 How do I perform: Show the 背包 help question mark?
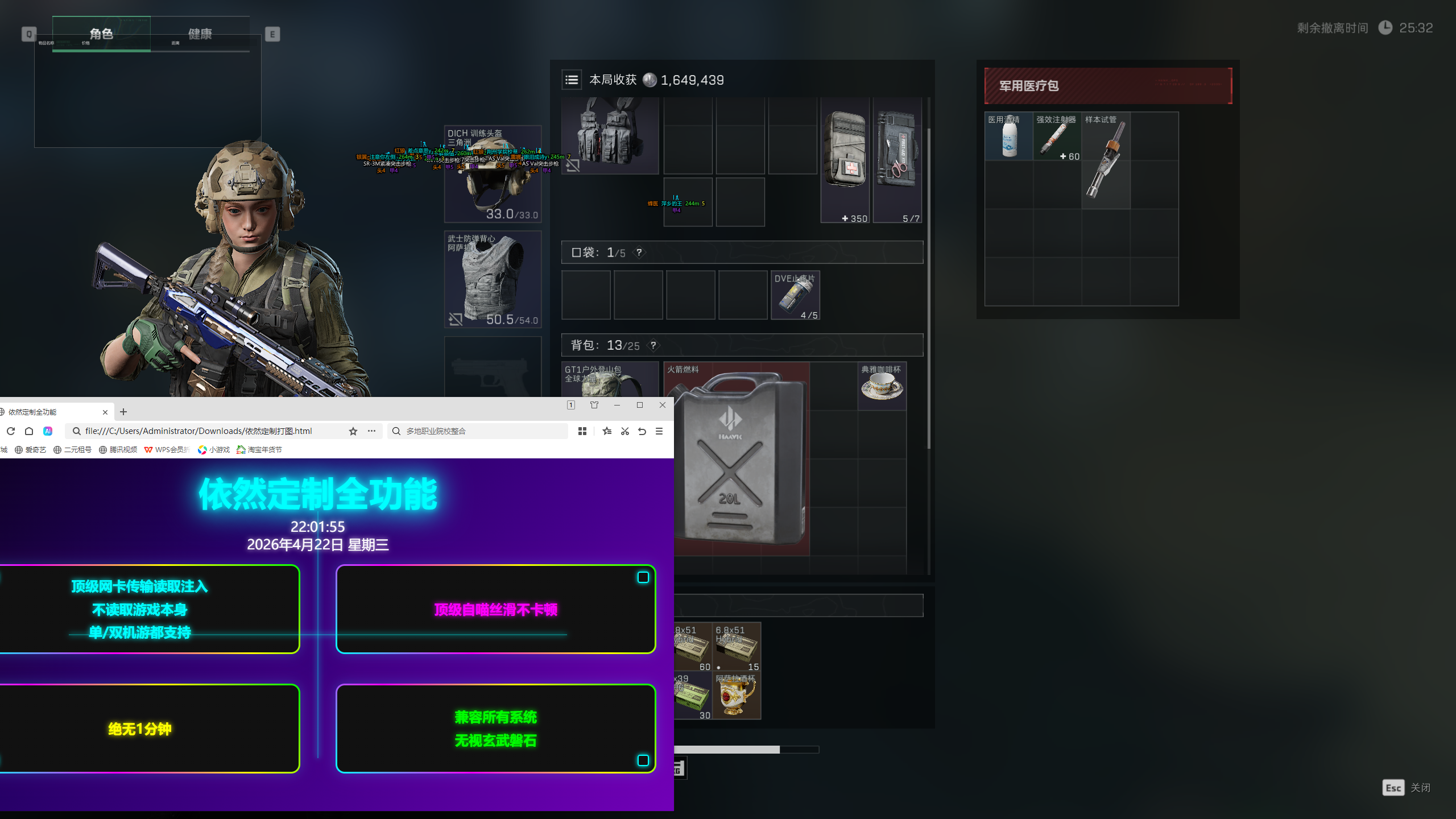(653, 345)
